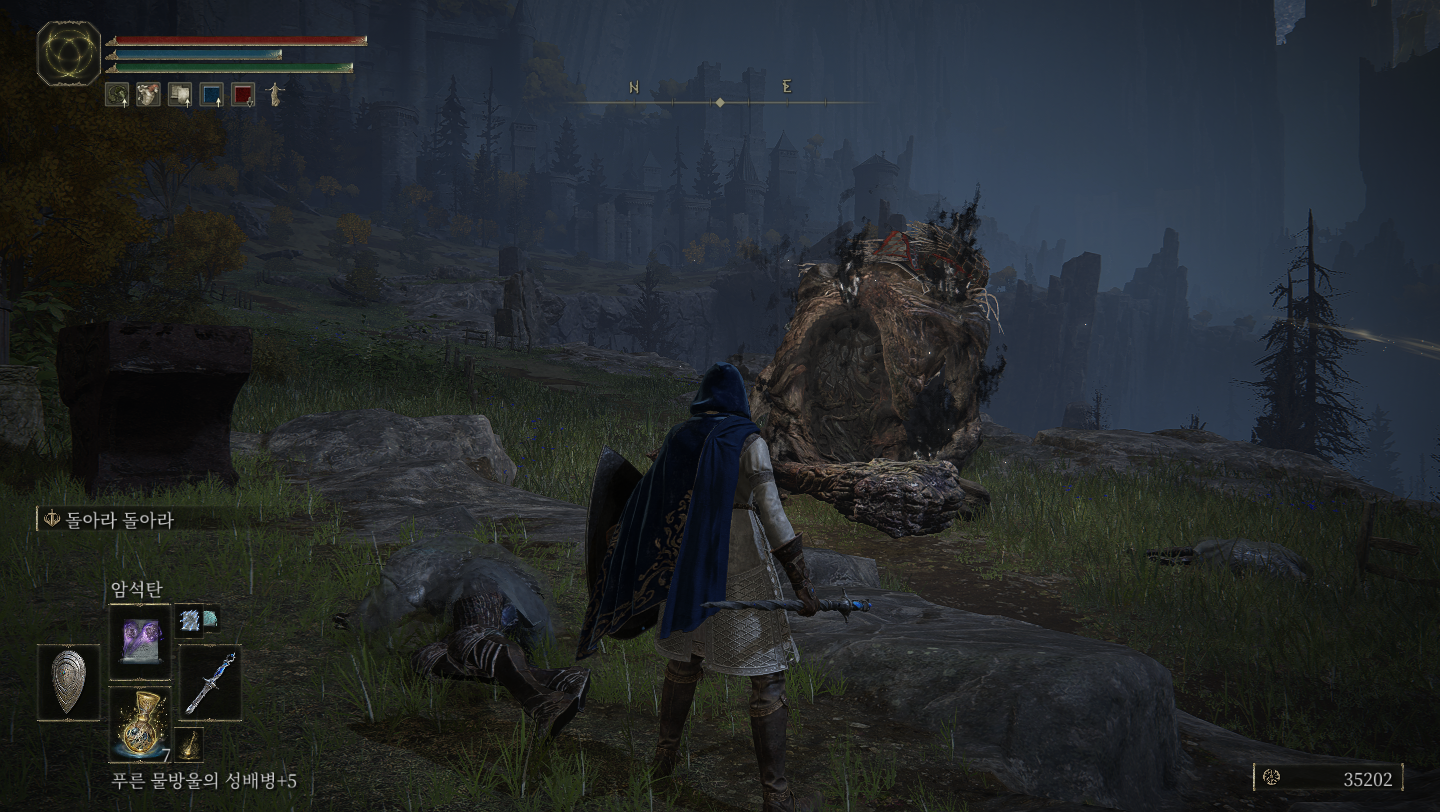Inspect the red-haired armor status icon
Screen dimensions: 1440x812
(x=148, y=94)
